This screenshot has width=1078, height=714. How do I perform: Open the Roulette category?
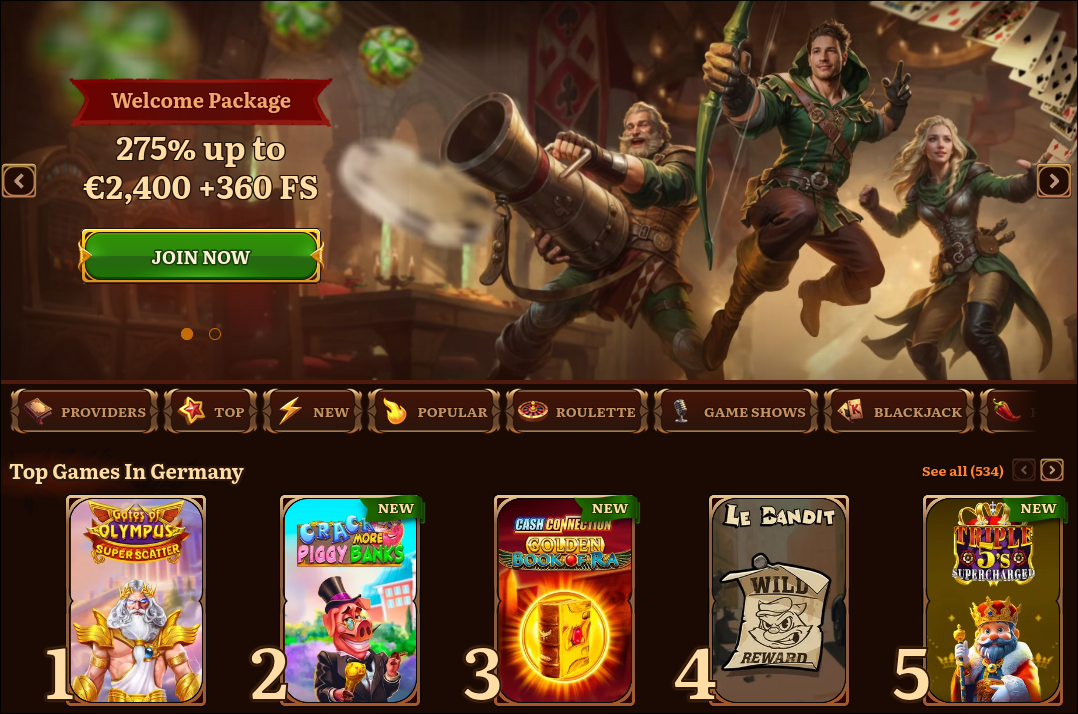(577, 411)
